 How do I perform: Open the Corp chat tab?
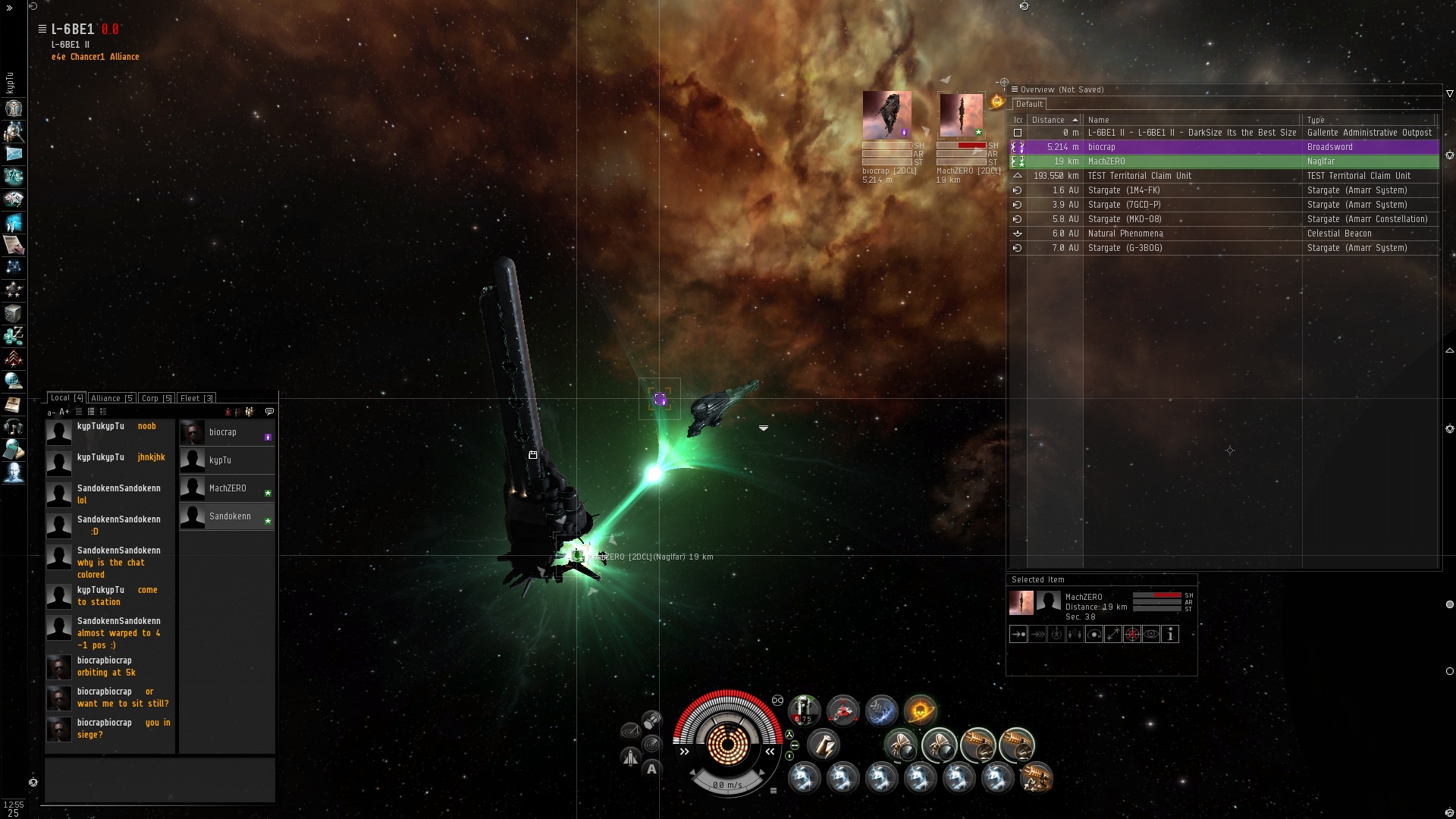156,398
